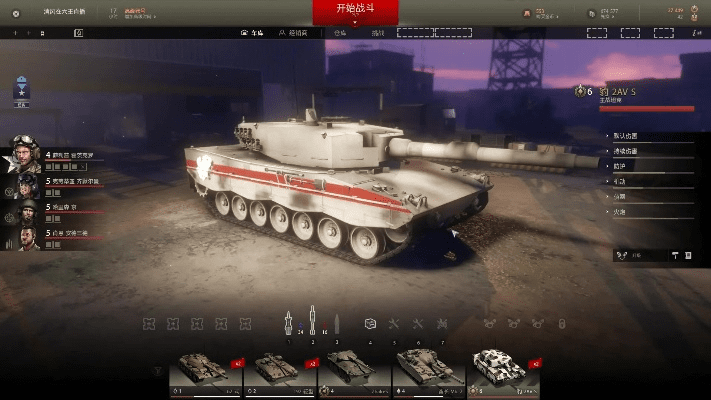Select the white camouflage tank in the carousel
Screen dimensions: 711x400
coord(505,372)
